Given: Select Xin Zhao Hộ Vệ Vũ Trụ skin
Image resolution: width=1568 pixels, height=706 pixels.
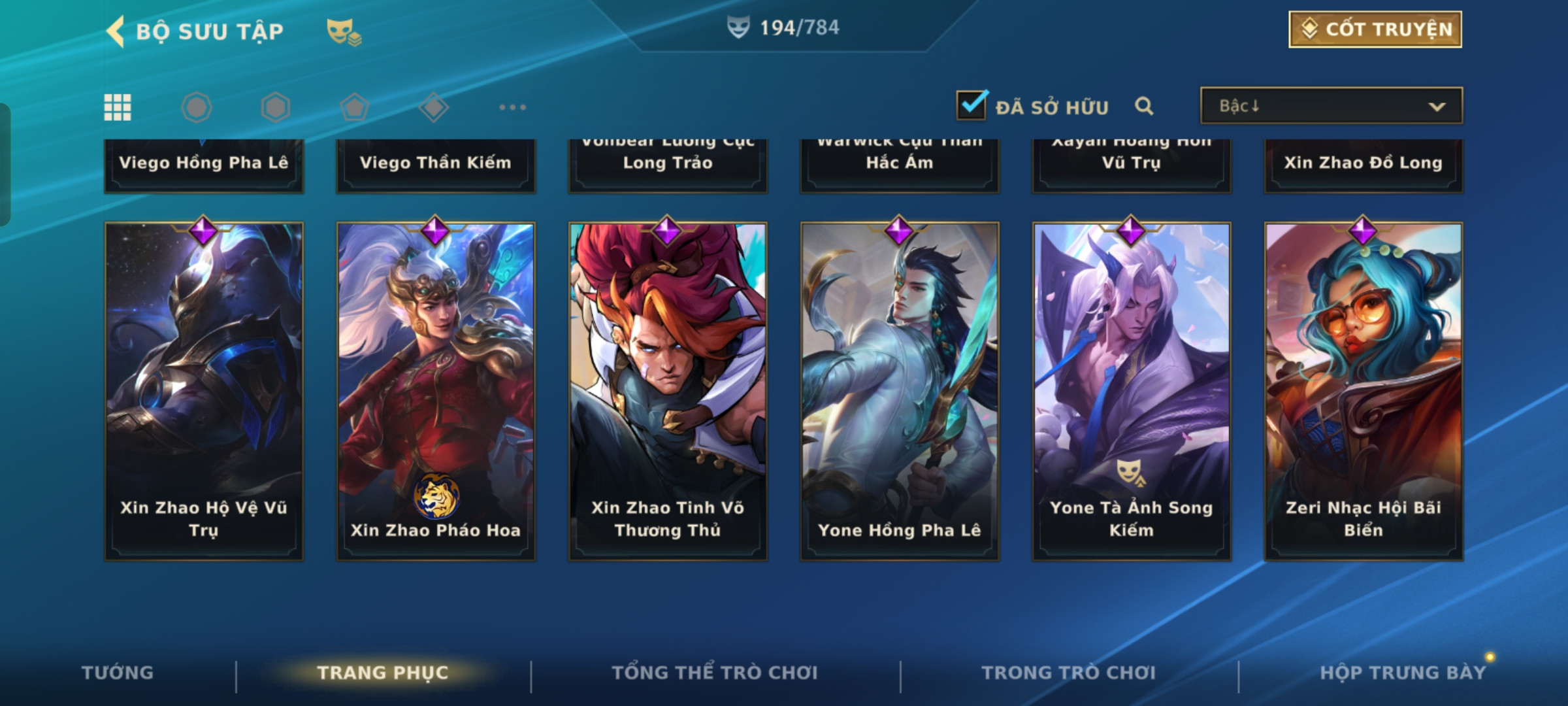Looking at the screenshot, I should pyautogui.click(x=204, y=391).
